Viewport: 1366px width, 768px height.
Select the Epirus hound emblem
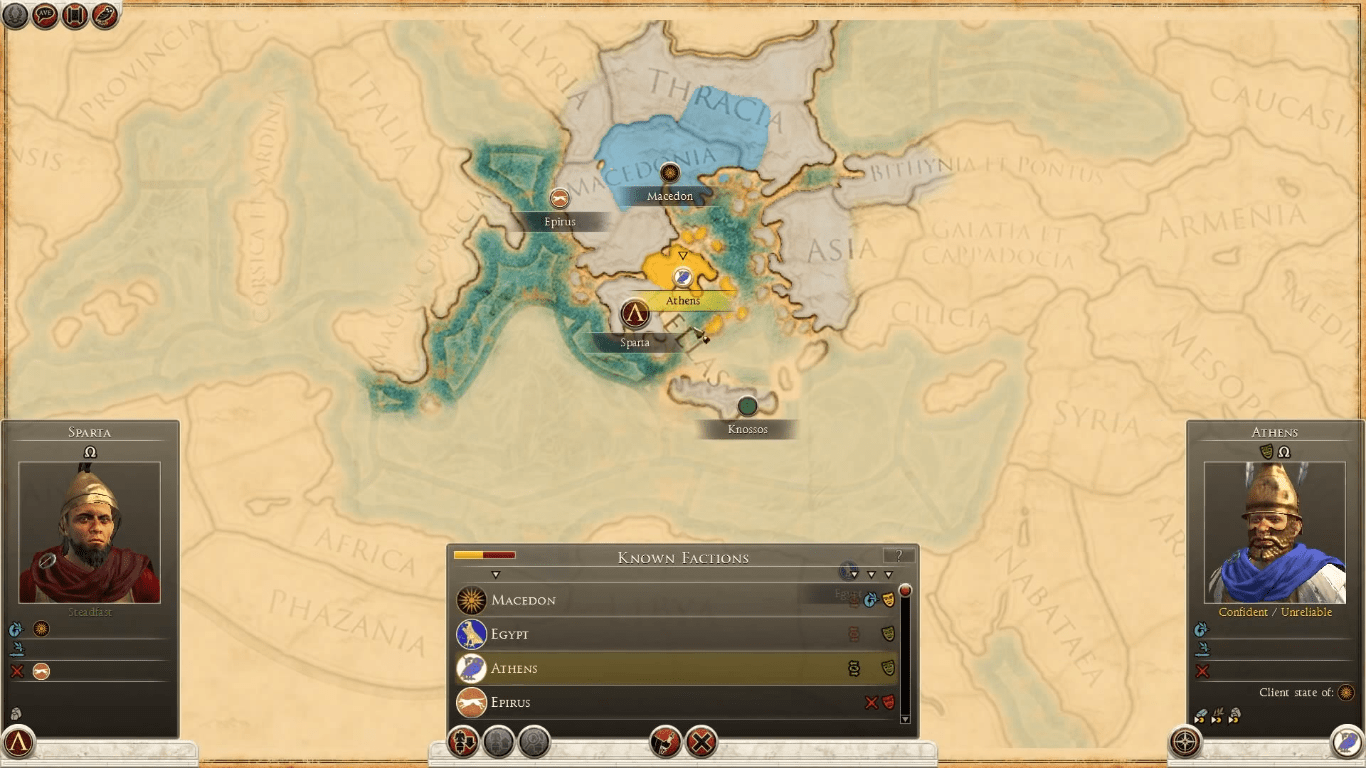coord(469,702)
